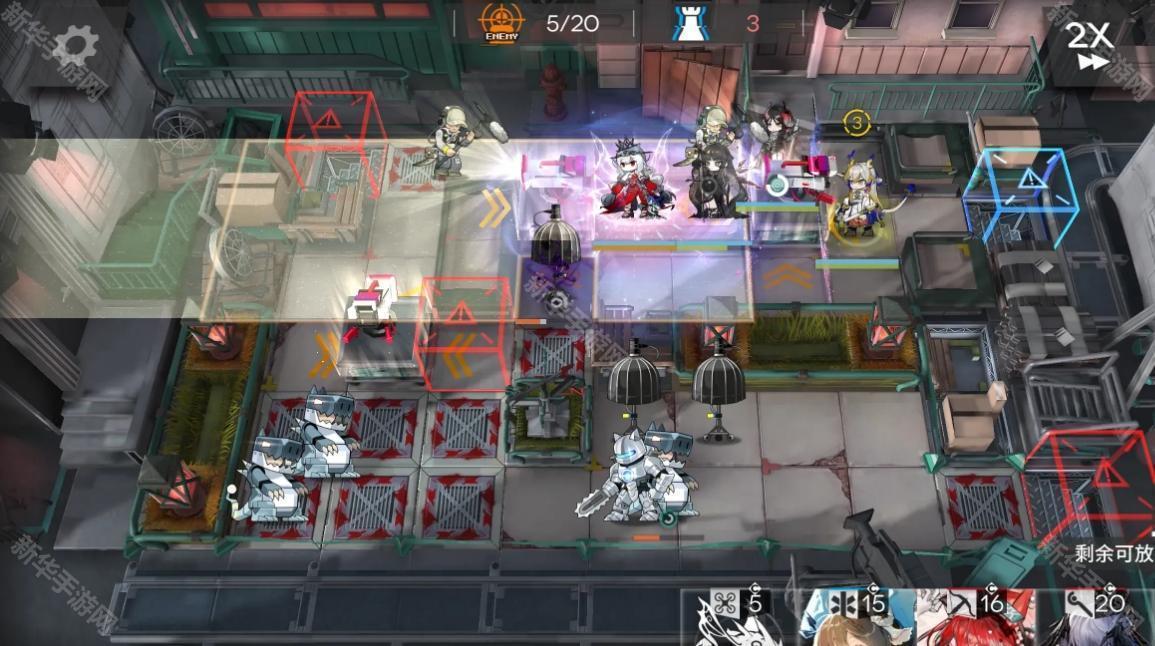The width and height of the screenshot is (1155, 646).
Task: Open the settings gear menu
Action: coord(75,46)
